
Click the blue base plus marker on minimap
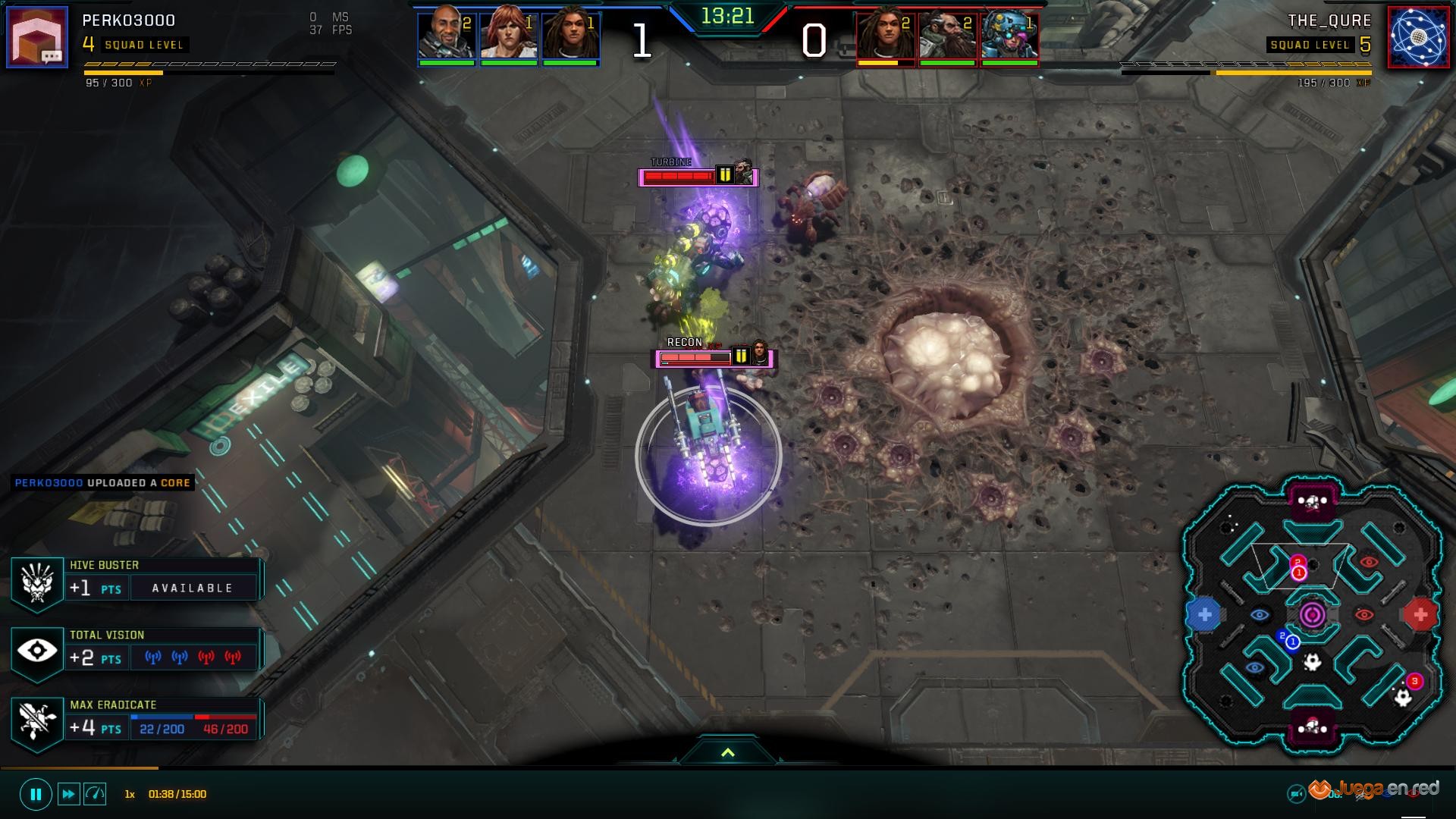click(x=1204, y=615)
